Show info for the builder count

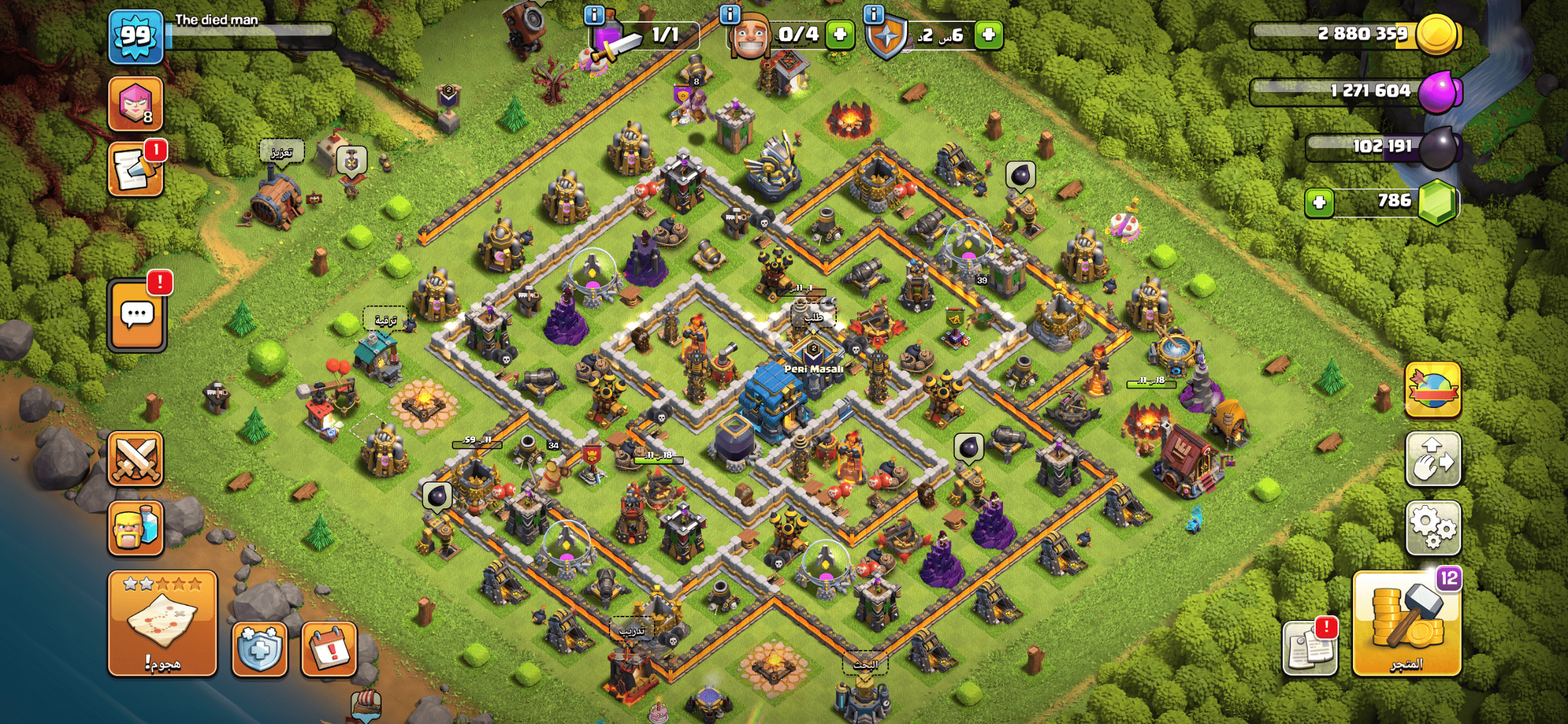(x=729, y=14)
